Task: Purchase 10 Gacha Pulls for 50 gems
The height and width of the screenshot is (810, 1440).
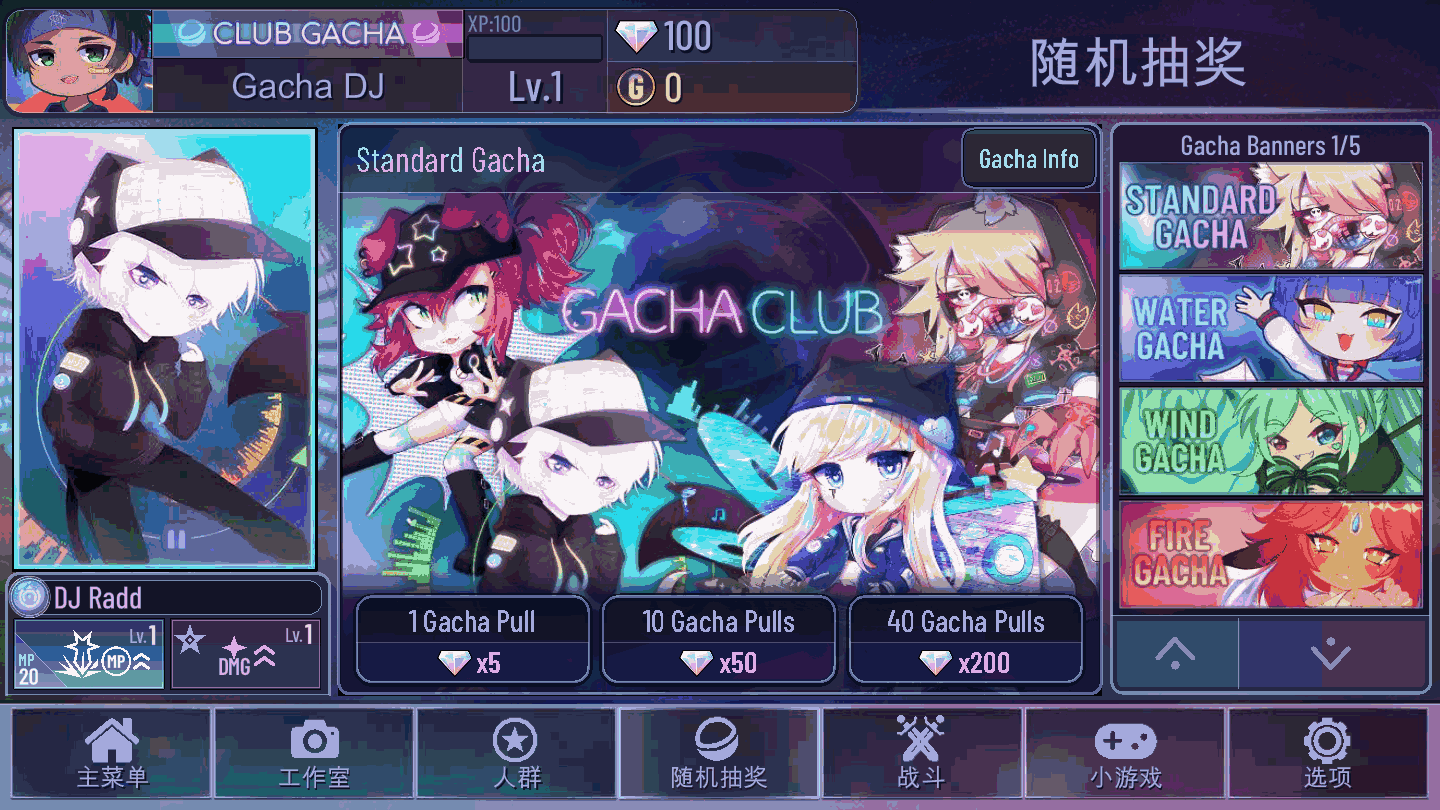Action: click(x=718, y=638)
